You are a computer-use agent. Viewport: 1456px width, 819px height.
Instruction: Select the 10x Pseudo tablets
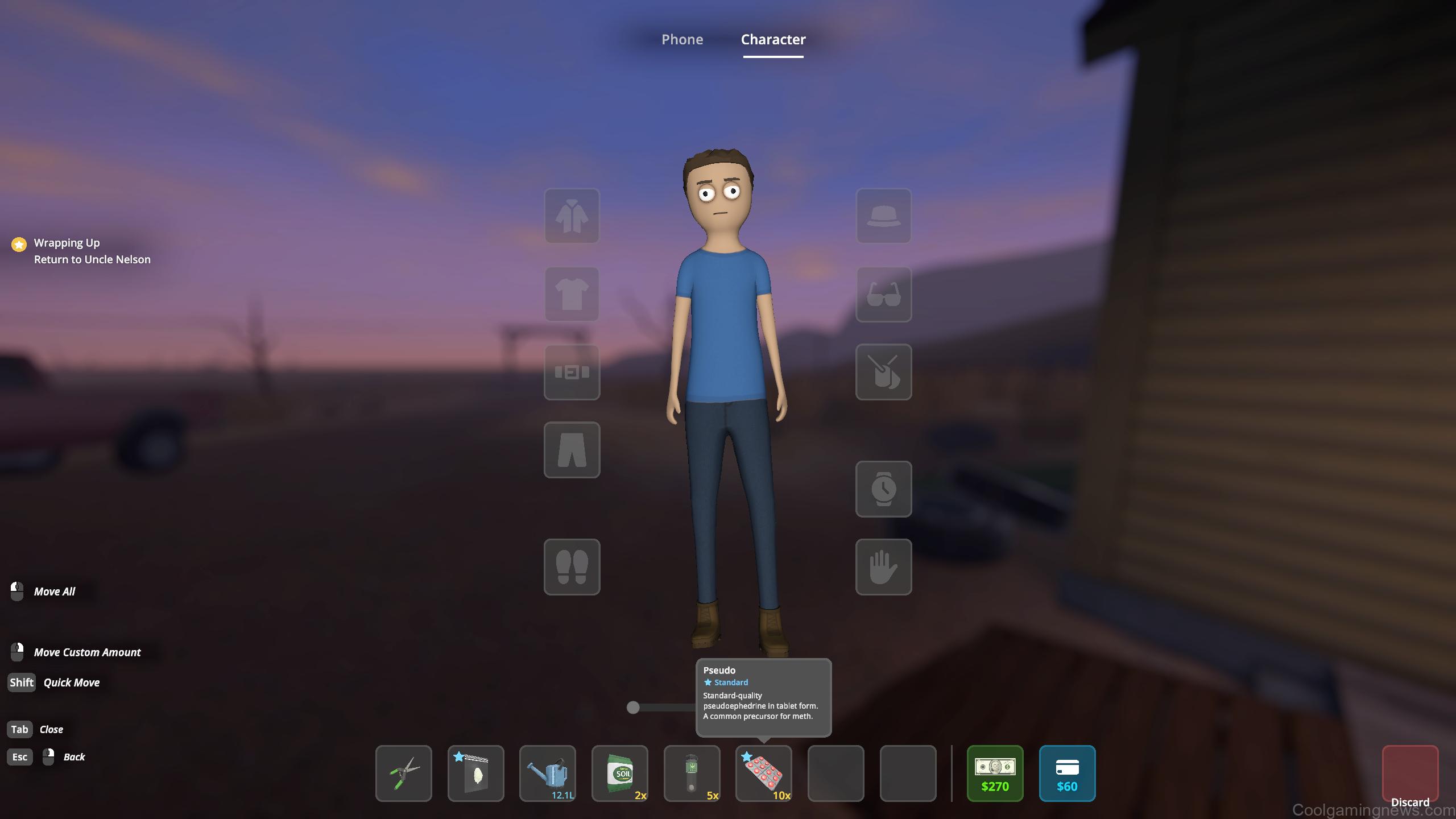coord(764,773)
